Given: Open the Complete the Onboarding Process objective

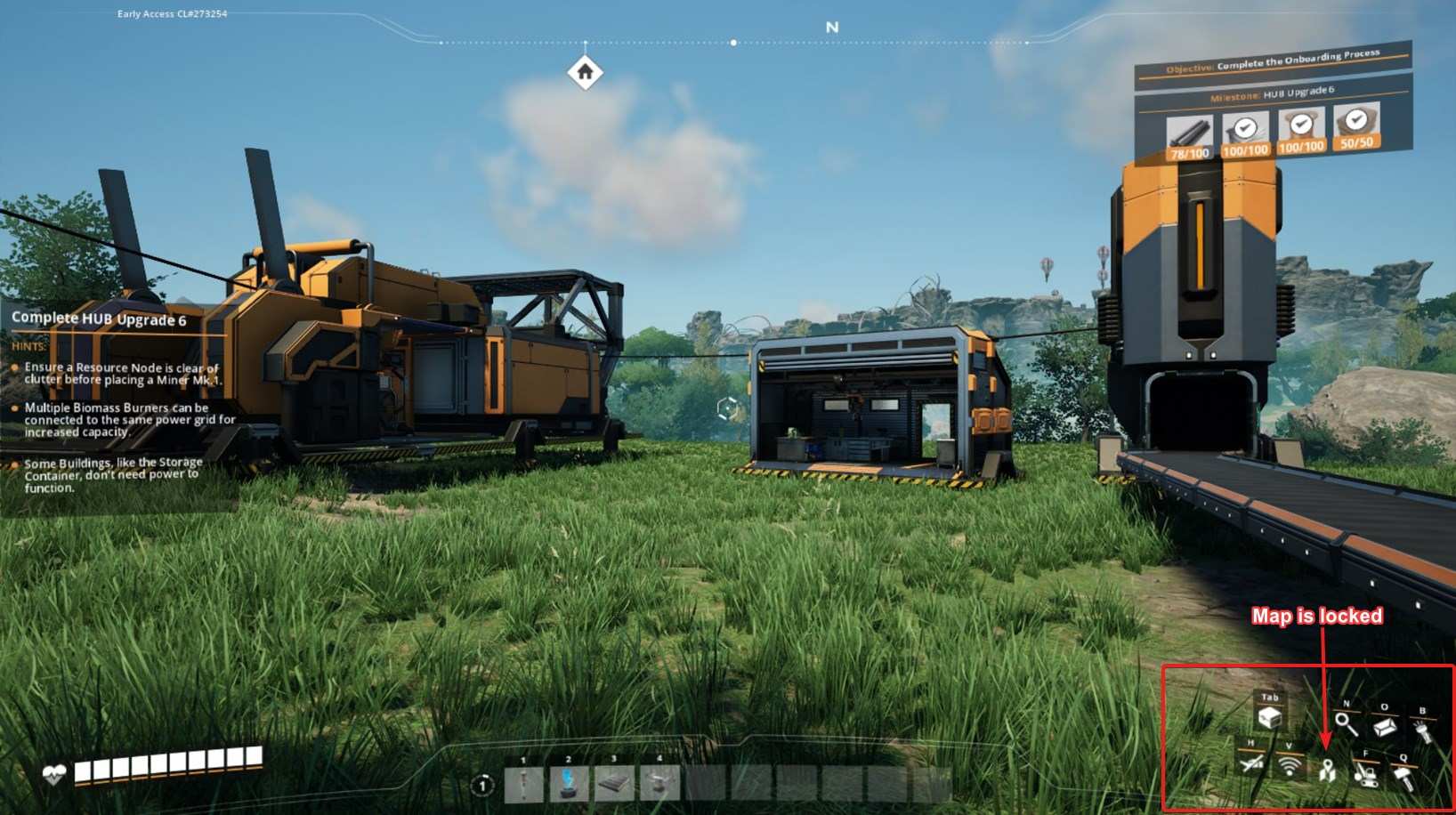Looking at the screenshot, I should pos(1273,62).
